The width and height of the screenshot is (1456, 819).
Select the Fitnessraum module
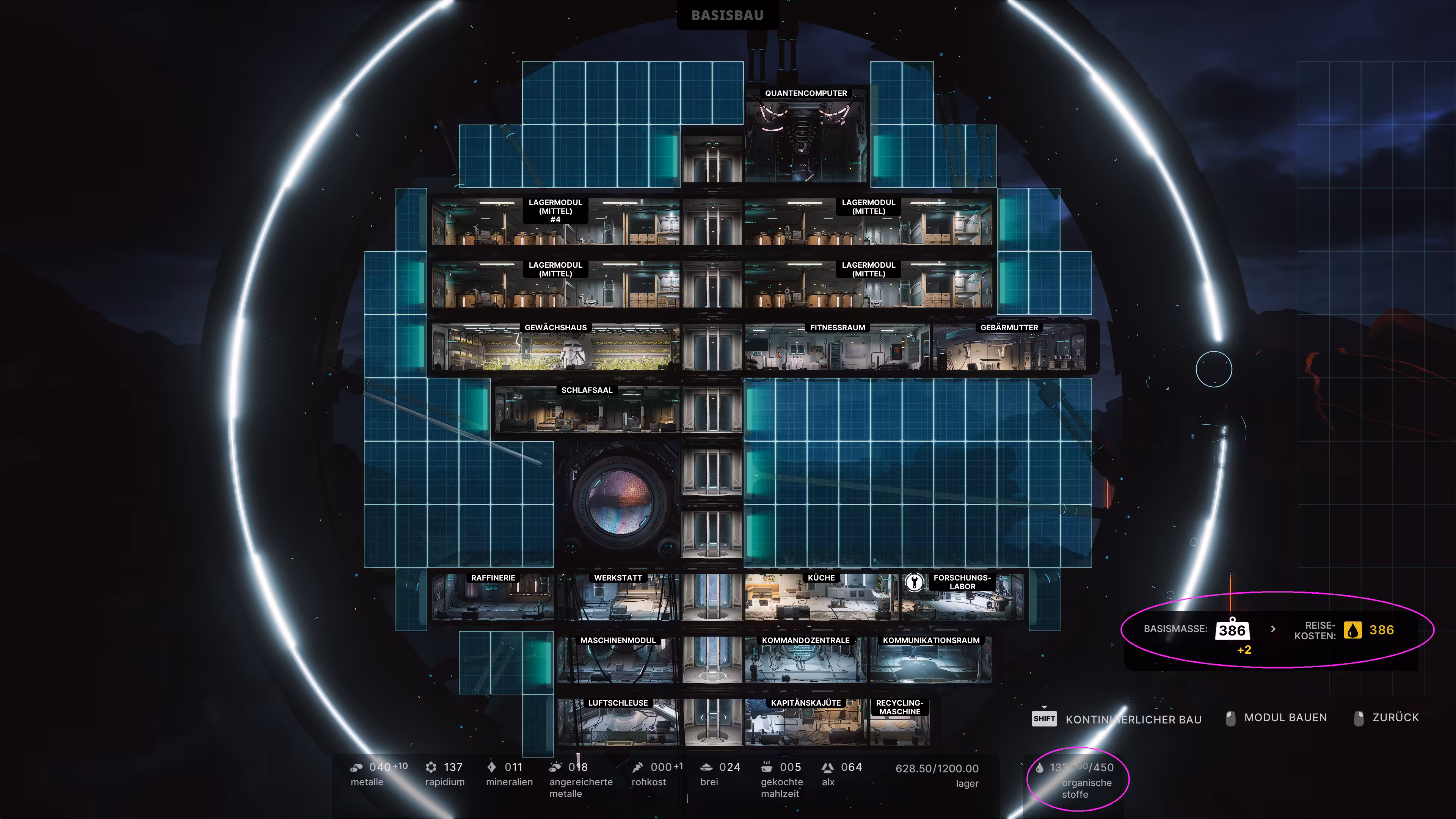click(x=836, y=348)
